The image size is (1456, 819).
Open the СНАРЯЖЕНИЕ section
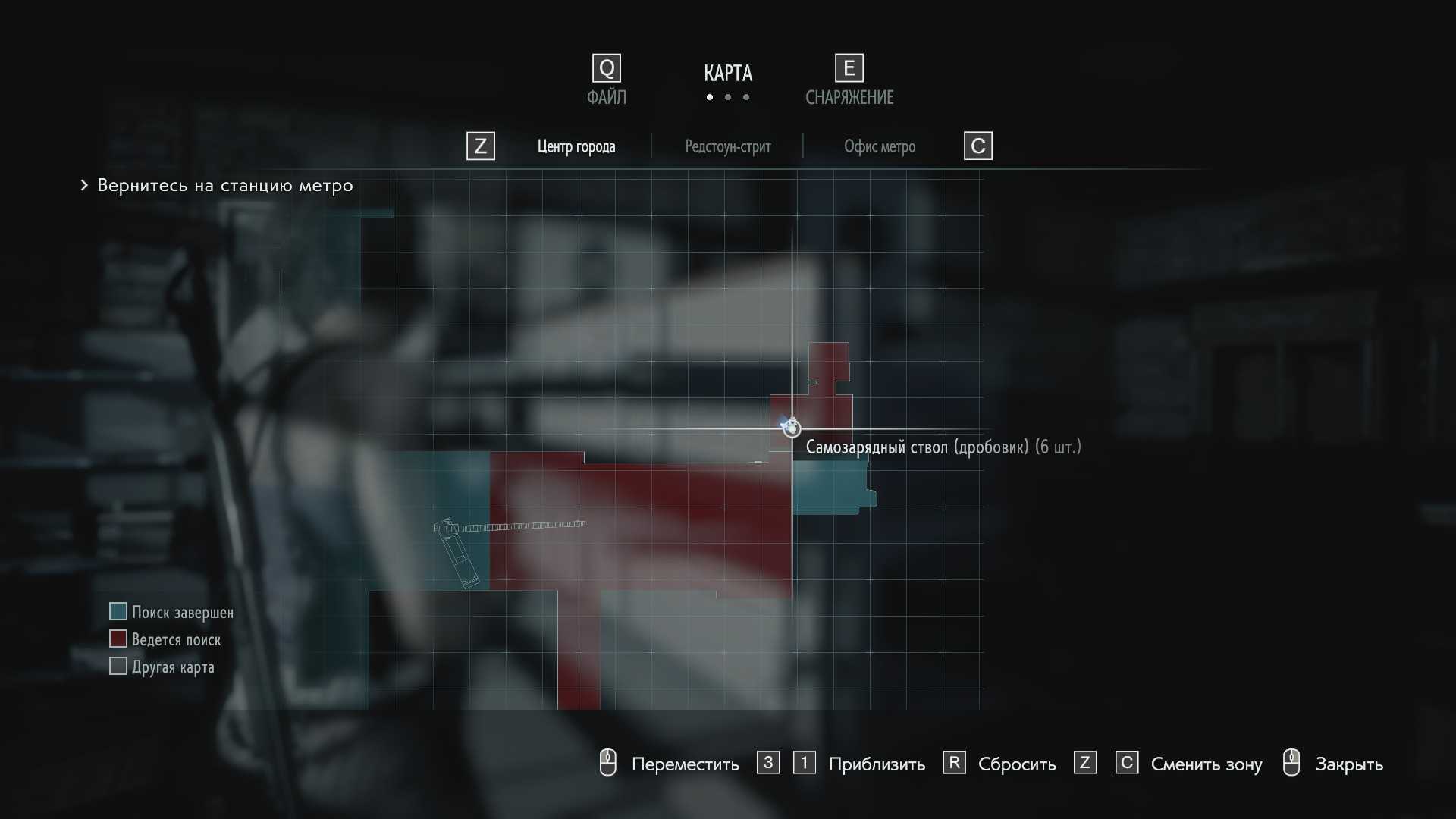849,80
